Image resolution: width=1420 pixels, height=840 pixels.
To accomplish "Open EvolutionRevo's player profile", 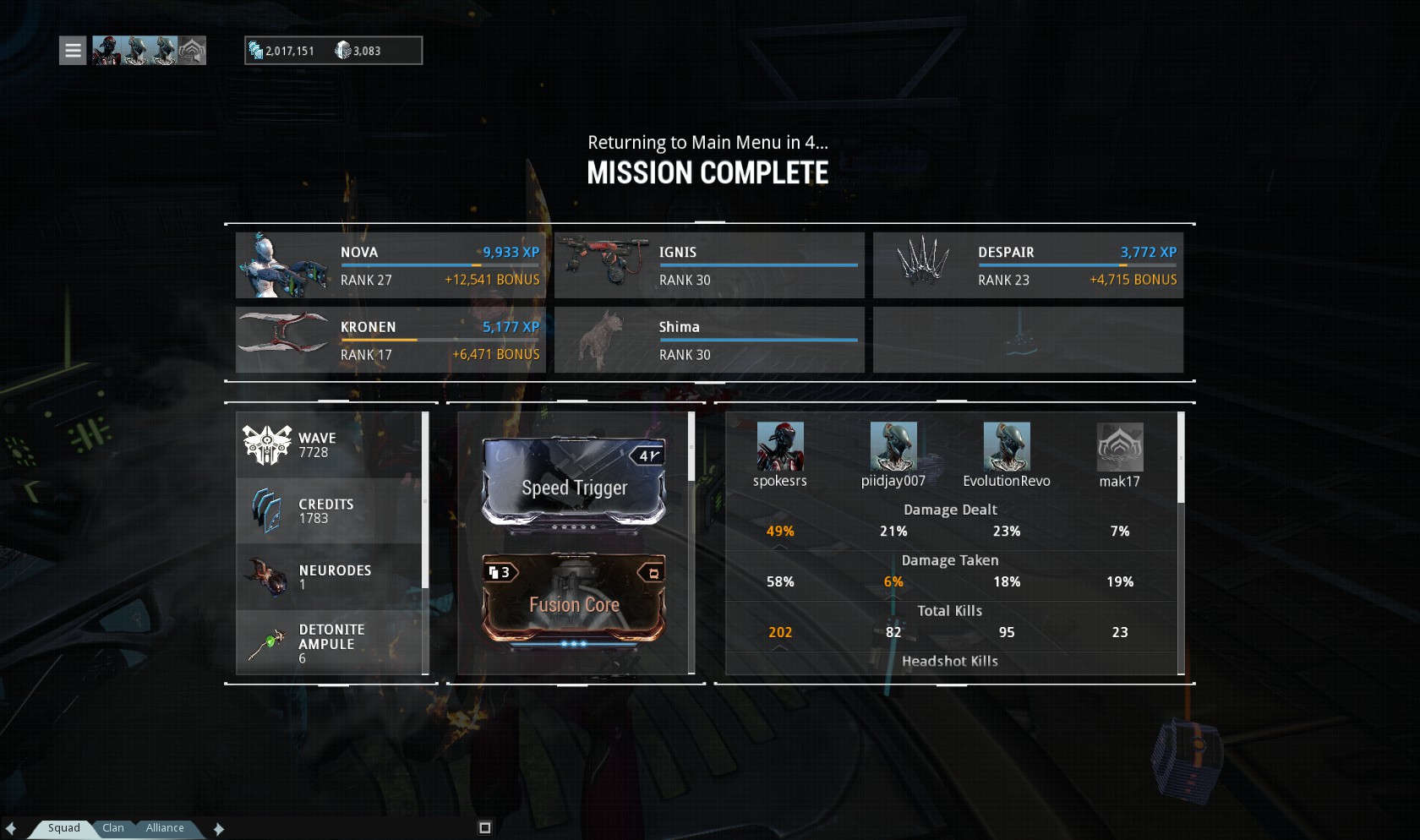I will [x=1006, y=447].
